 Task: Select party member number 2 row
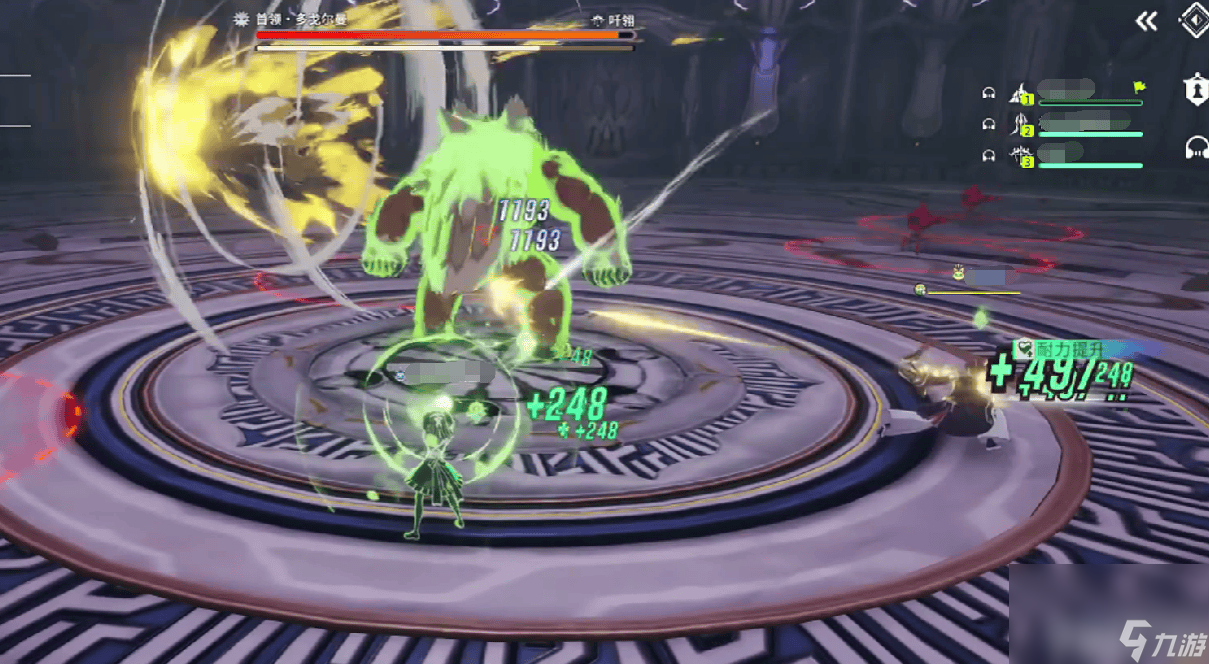click(1080, 125)
